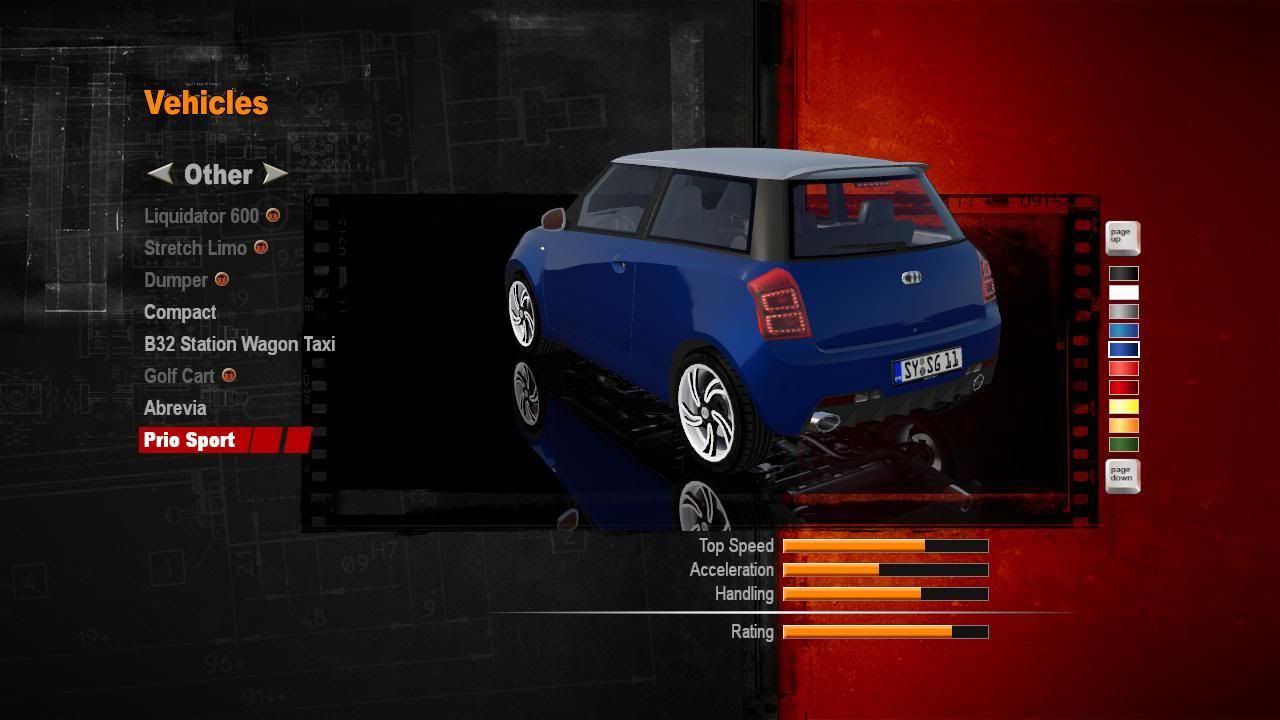Select the dark green paint swatch
This screenshot has width=1280, height=720.
[x=1123, y=445]
